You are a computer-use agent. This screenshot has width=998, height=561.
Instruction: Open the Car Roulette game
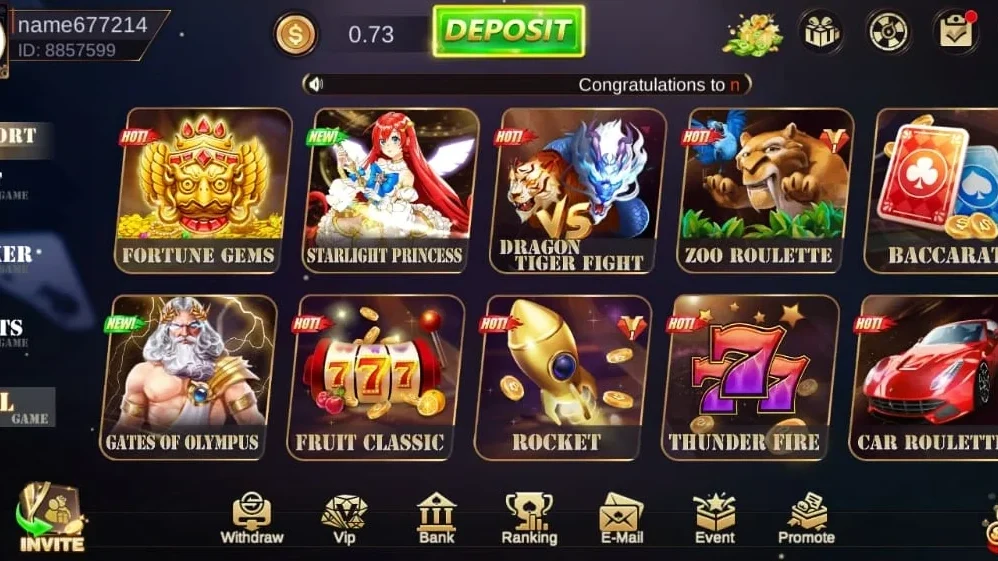tap(925, 377)
